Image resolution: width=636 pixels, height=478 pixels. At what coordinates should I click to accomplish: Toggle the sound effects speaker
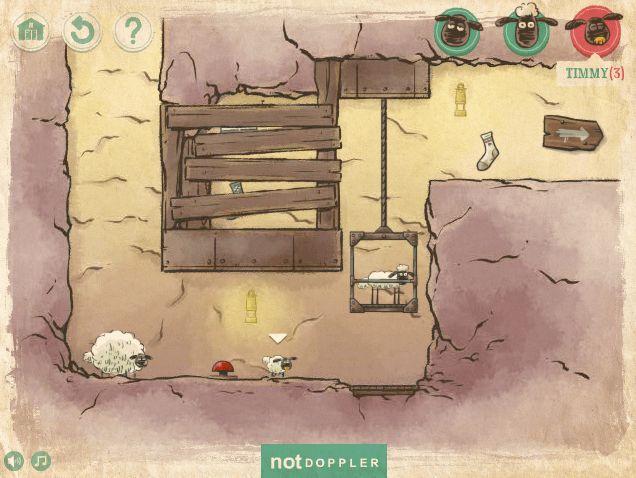click(x=14, y=461)
